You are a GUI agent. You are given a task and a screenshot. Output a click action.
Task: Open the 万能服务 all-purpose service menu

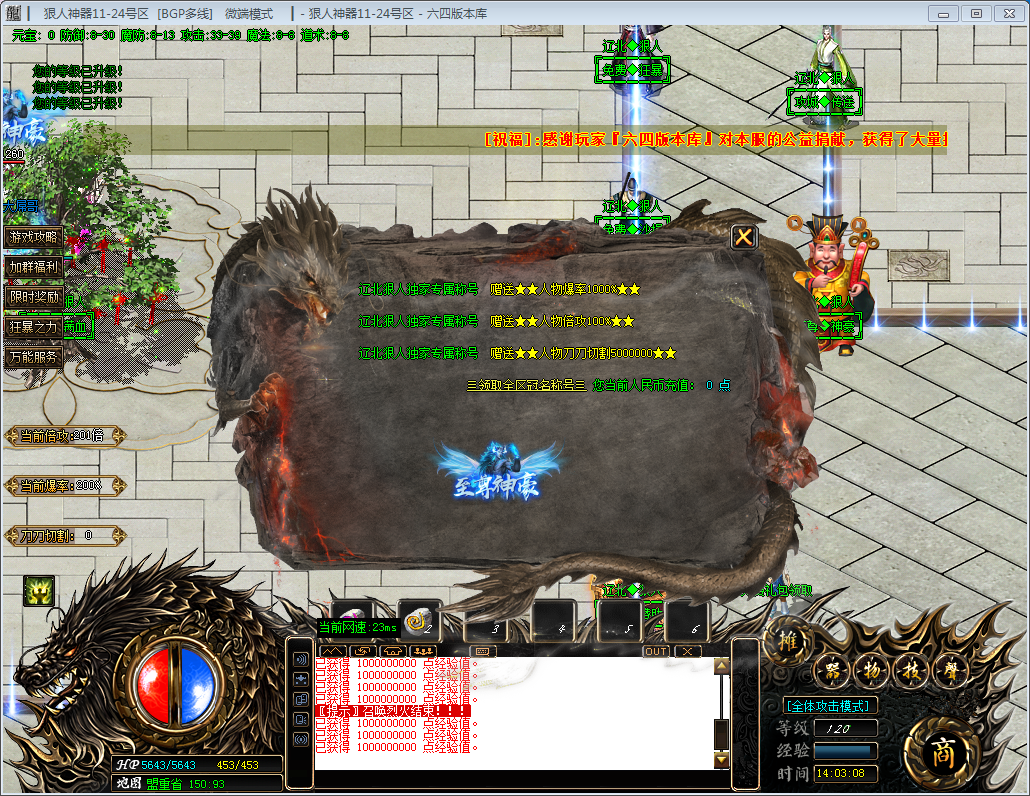click(34, 356)
